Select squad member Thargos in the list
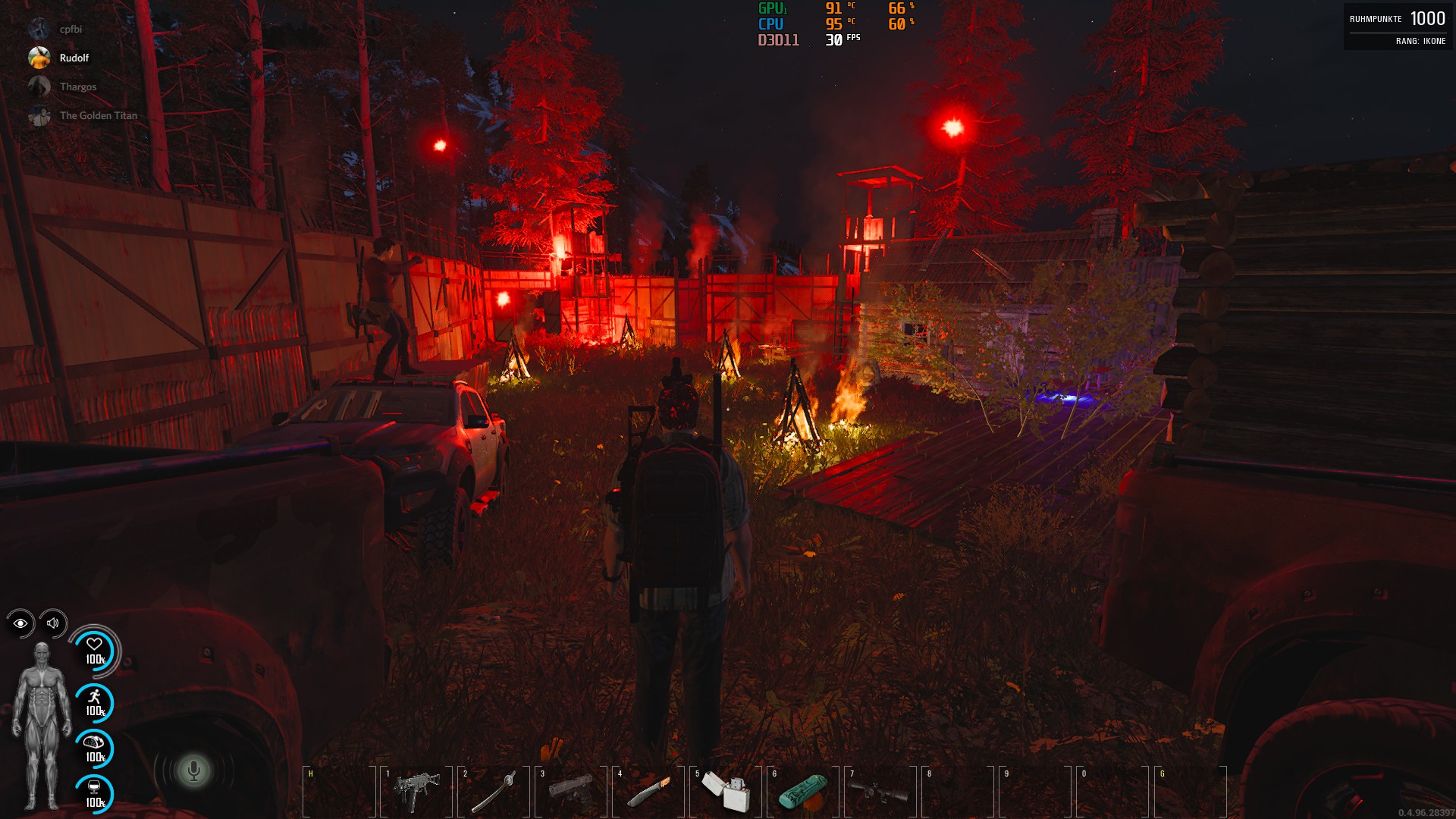1456x819 pixels. [x=77, y=86]
